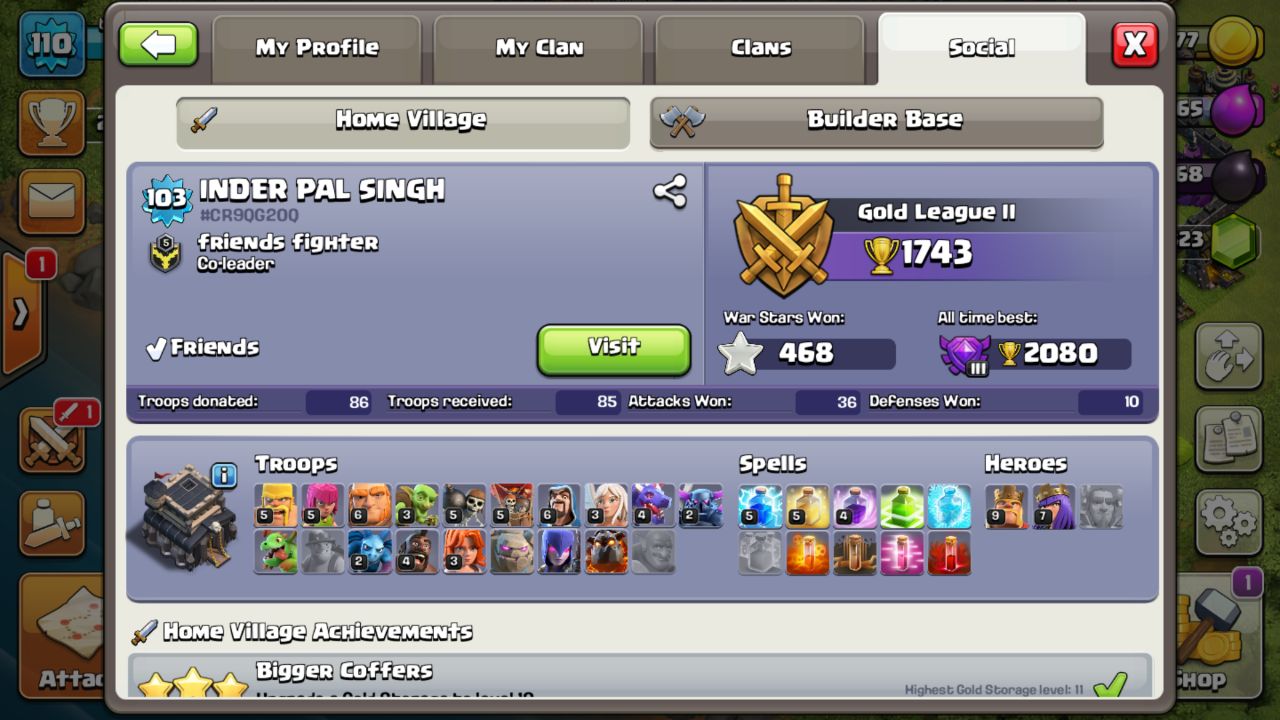This screenshot has width=1280, height=720.
Task: Open the settings gears button
Action: click(x=1227, y=520)
